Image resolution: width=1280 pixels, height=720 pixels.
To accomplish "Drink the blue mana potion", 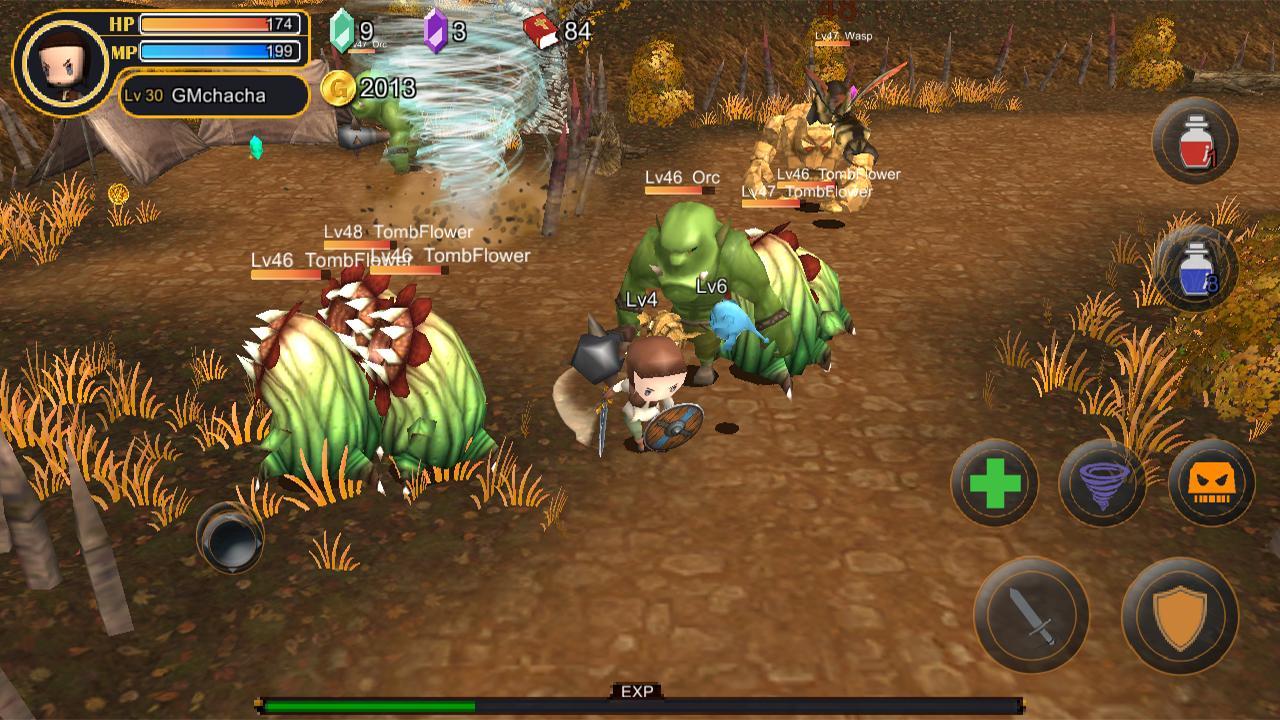I will pos(1195,269).
